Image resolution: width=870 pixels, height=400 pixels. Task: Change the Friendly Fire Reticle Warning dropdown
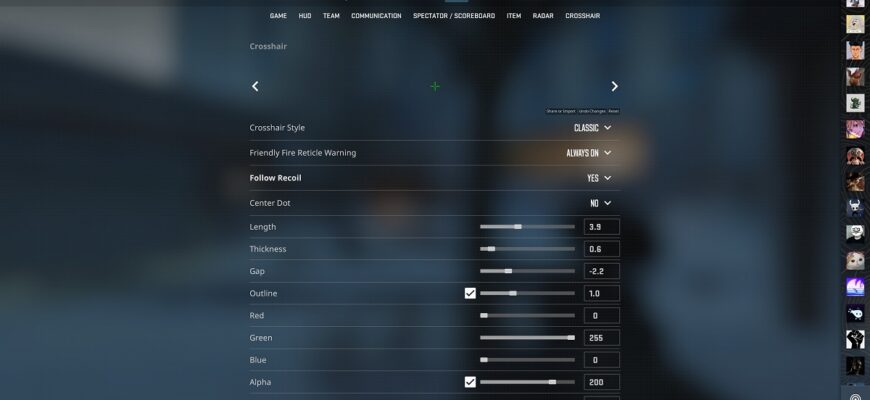coord(588,153)
